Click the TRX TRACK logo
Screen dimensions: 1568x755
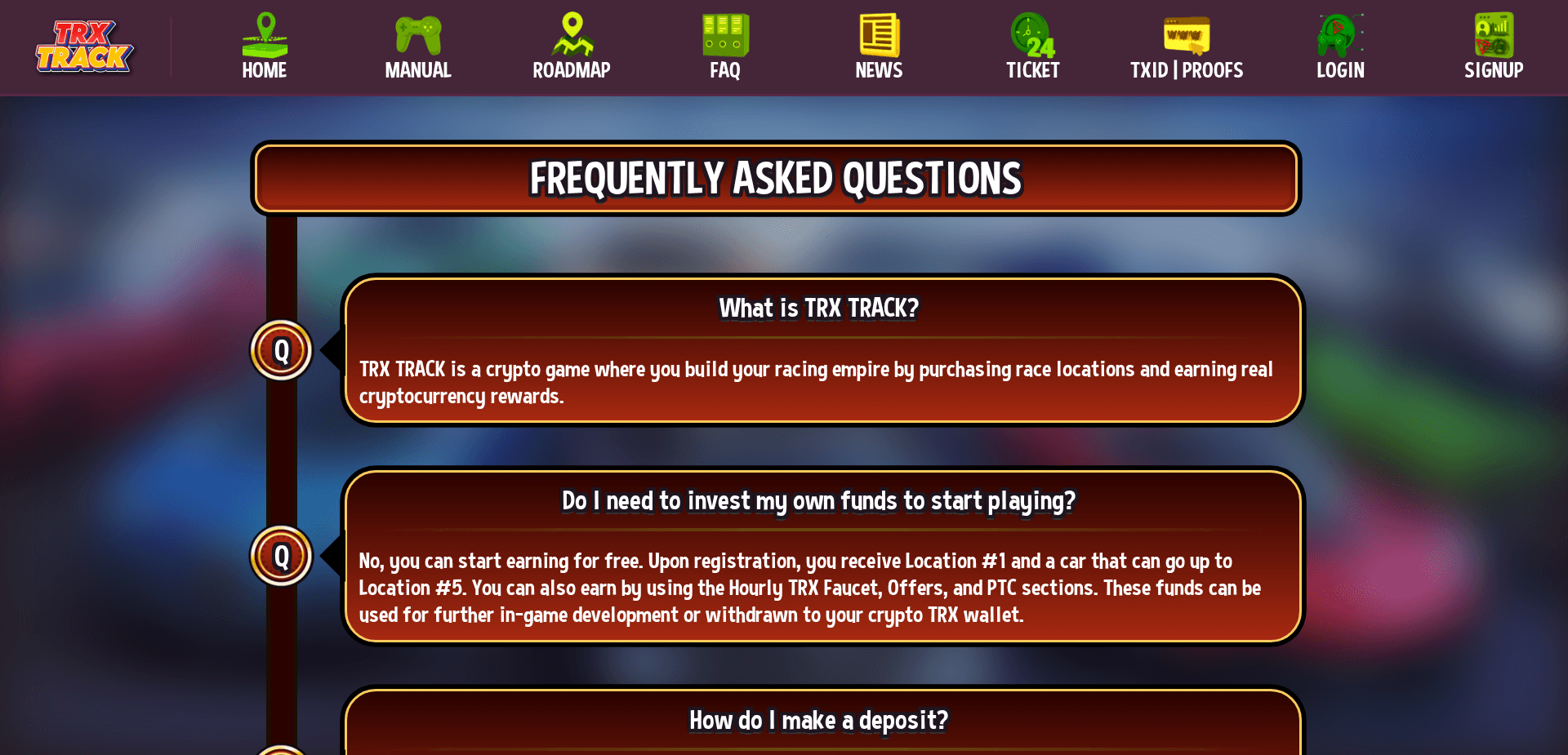(85, 47)
